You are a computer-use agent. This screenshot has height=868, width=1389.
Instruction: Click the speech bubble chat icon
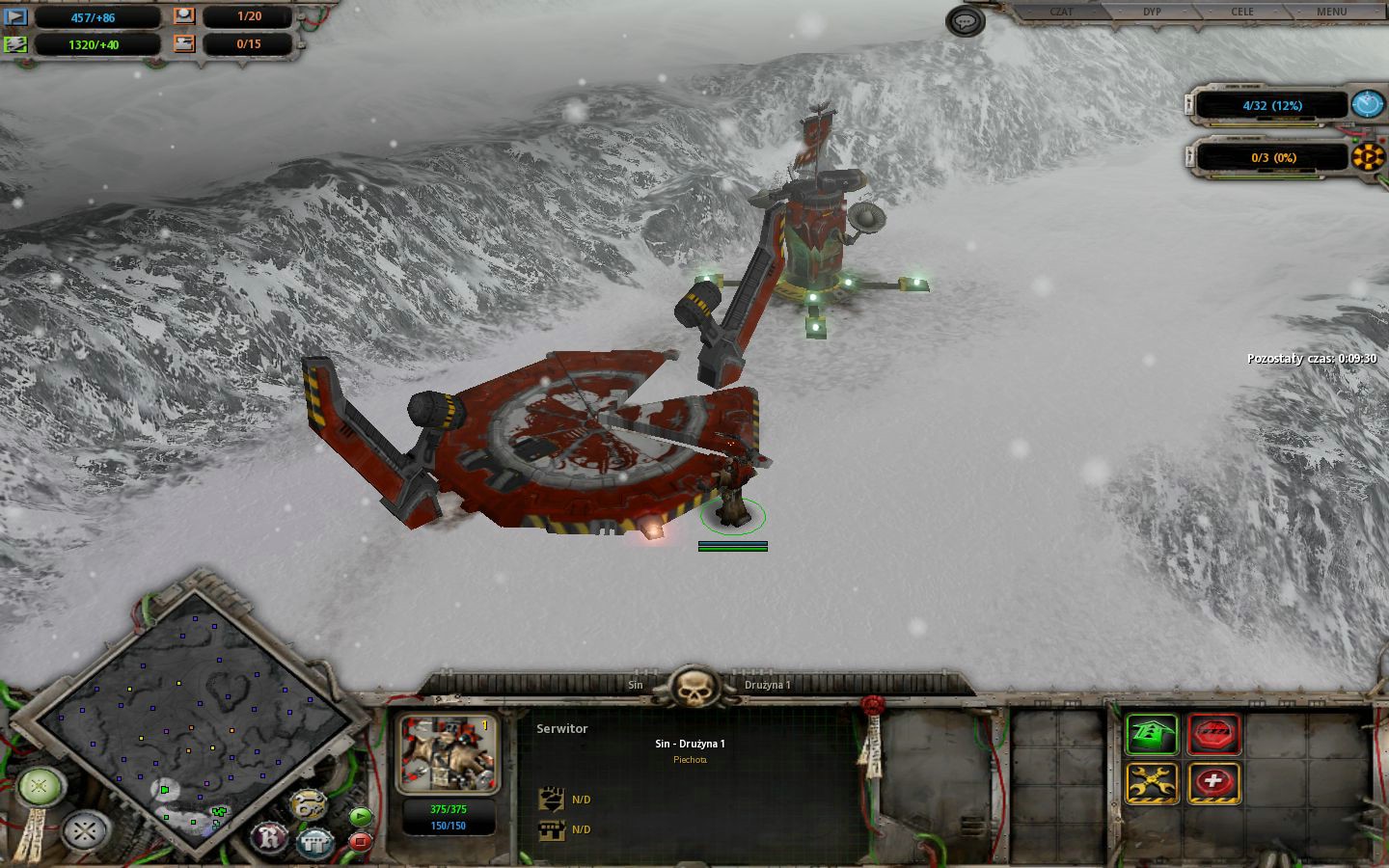pos(965,21)
